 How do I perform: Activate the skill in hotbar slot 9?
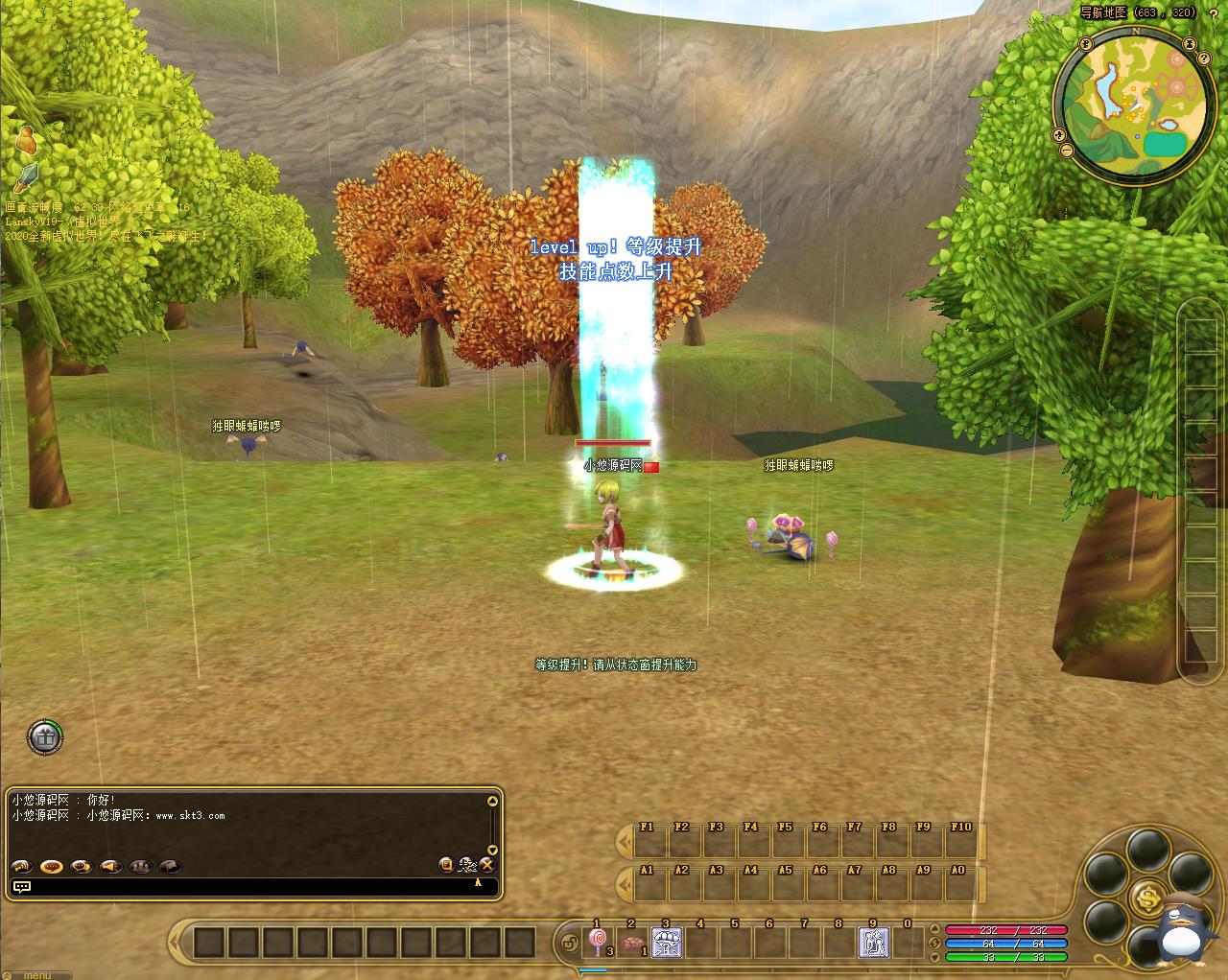pyautogui.click(x=873, y=943)
